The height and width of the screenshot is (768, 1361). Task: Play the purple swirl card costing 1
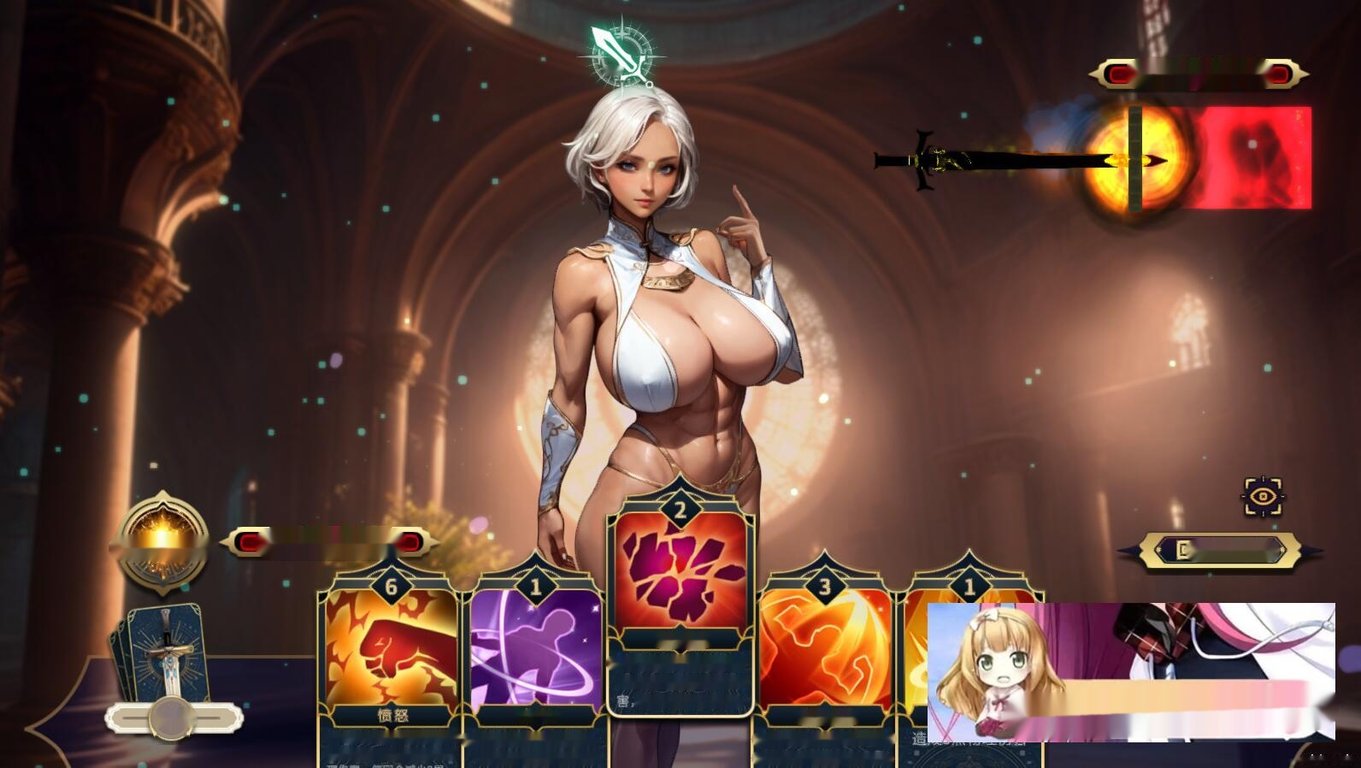point(535,650)
